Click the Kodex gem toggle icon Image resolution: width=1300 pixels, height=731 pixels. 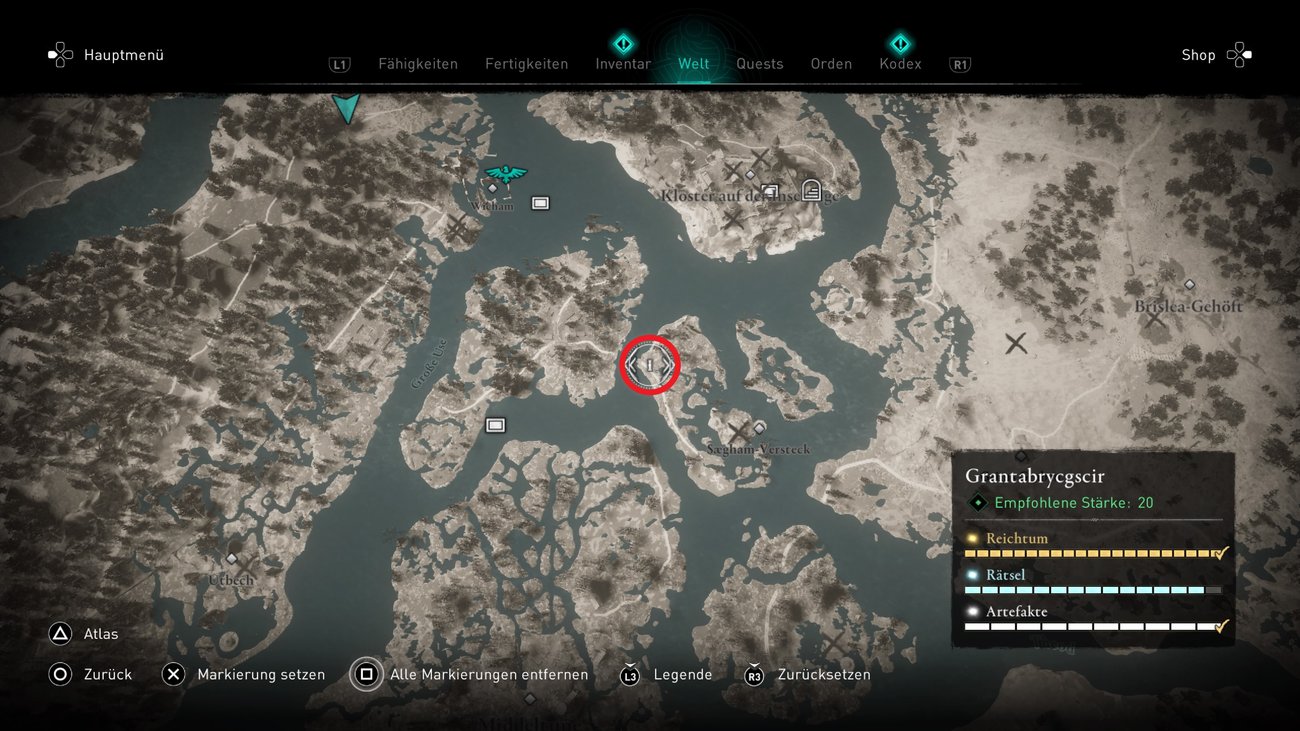tap(900, 43)
